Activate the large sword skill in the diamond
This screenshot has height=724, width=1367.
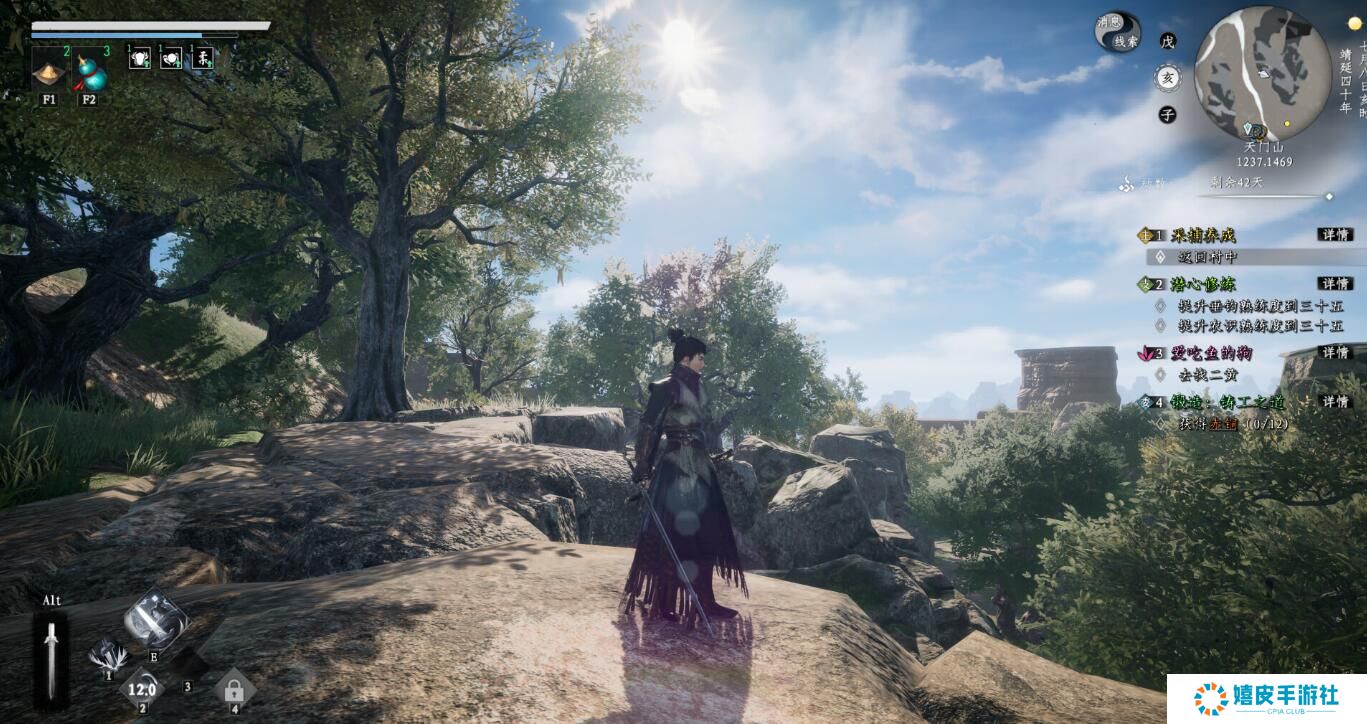[x=155, y=618]
